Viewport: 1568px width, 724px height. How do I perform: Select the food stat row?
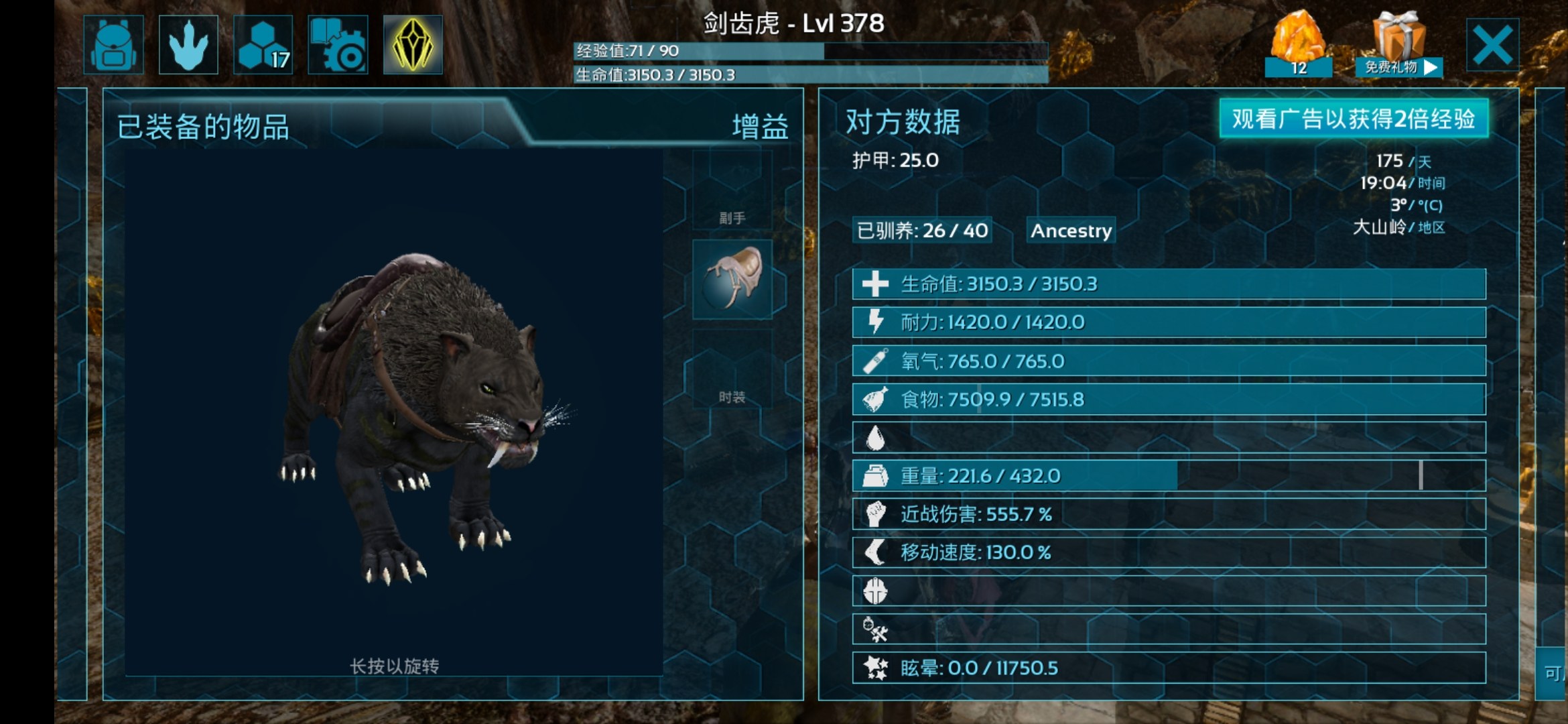click(1169, 400)
